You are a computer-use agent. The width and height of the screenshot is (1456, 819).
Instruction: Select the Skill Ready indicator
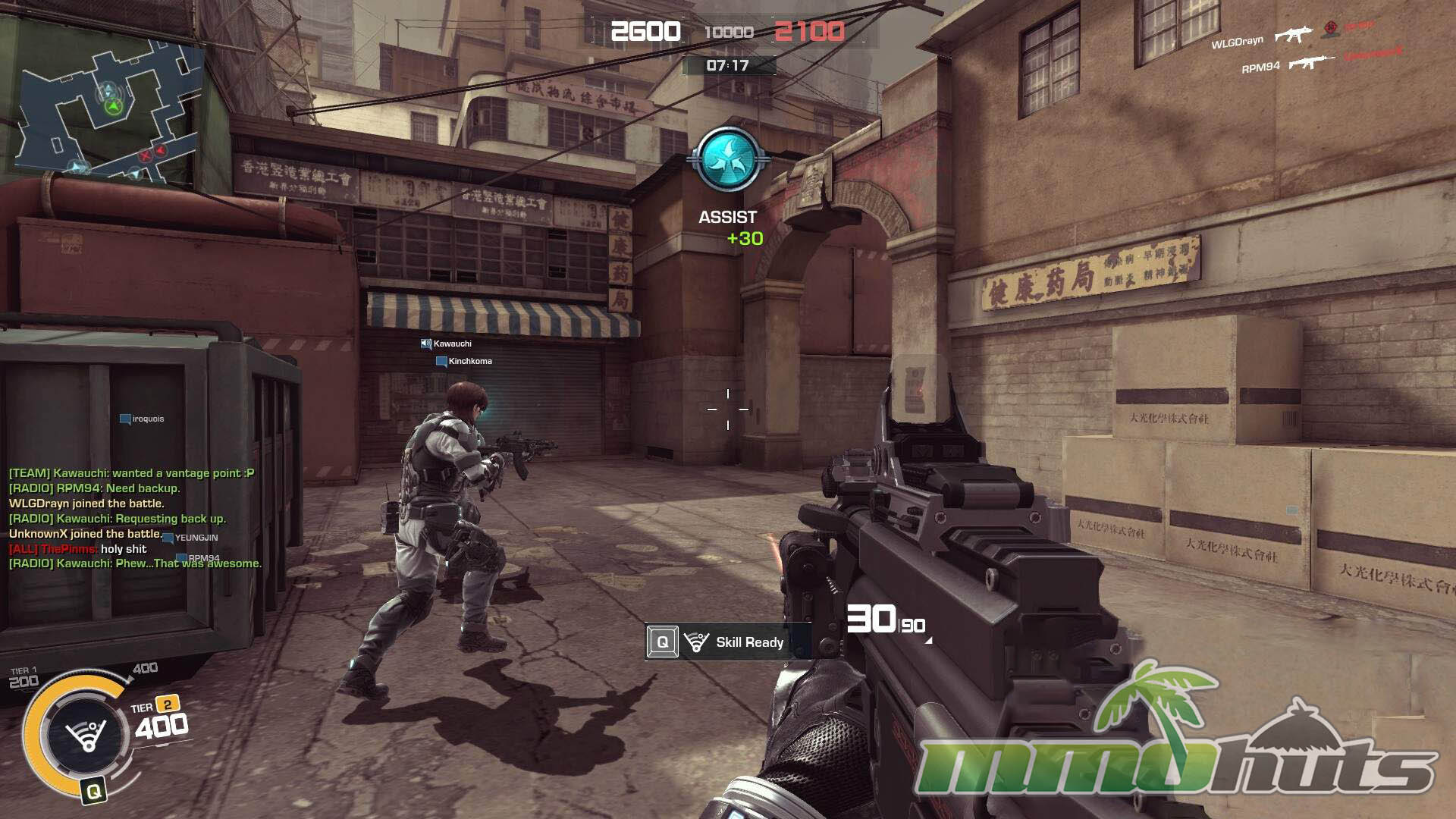(x=726, y=642)
